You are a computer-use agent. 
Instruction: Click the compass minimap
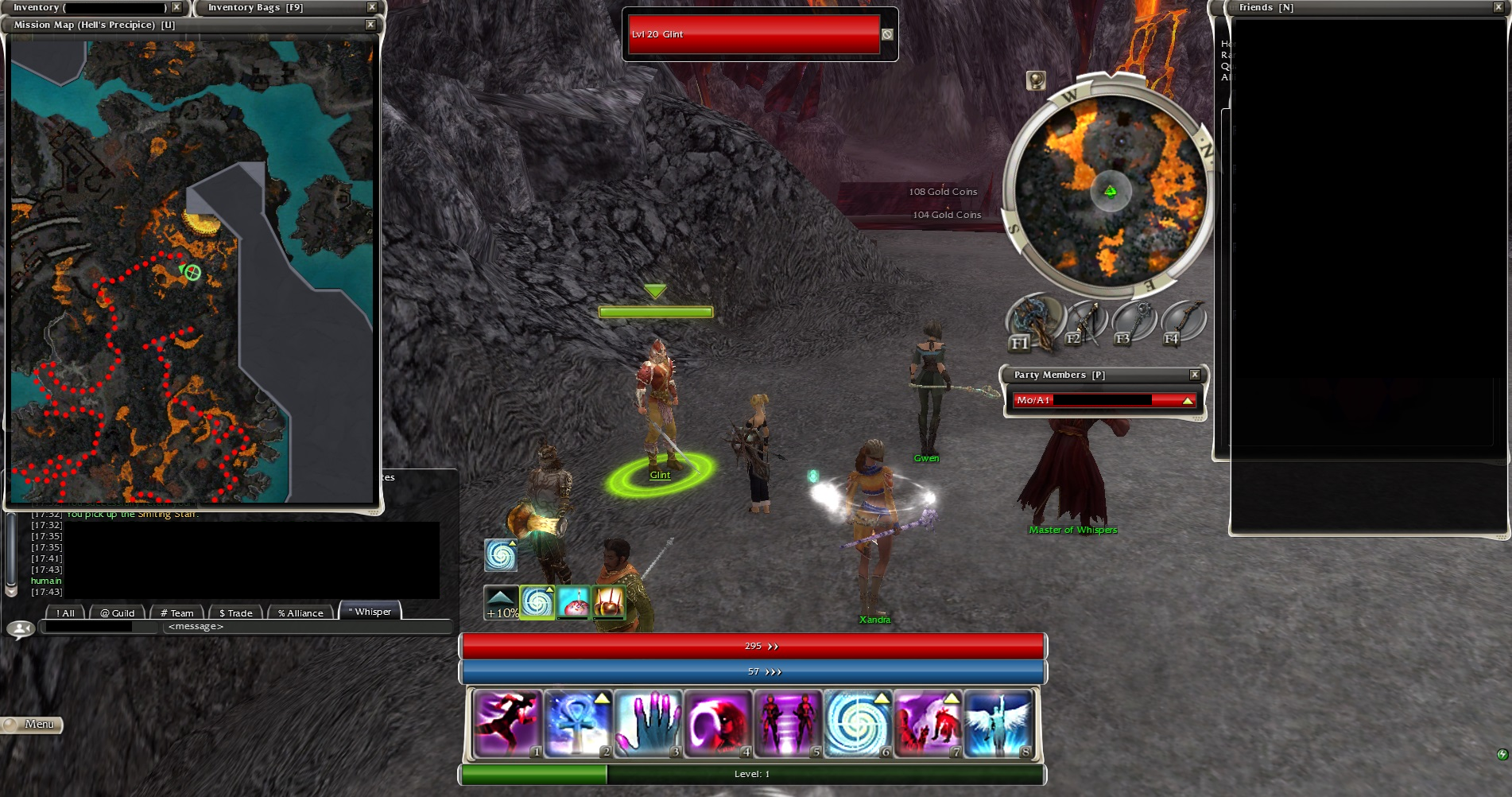click(x=1110, y=191)
